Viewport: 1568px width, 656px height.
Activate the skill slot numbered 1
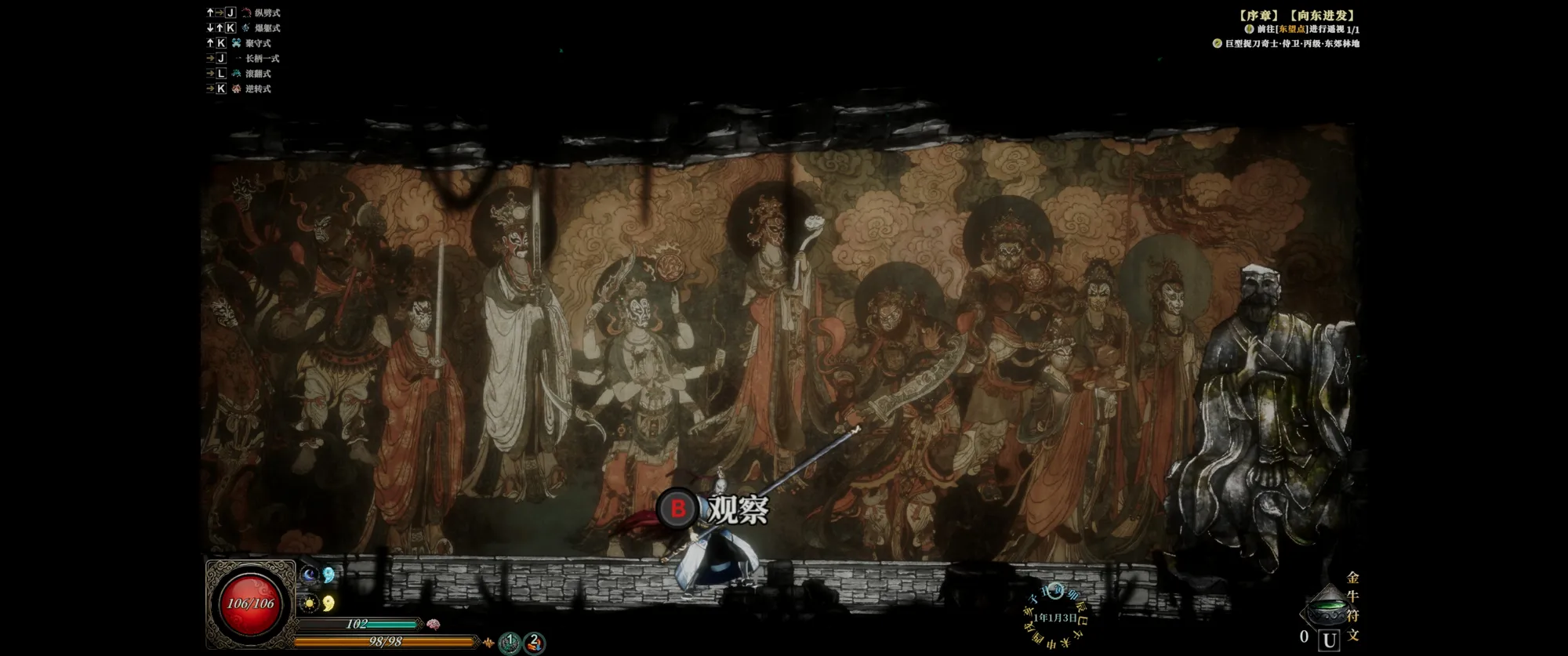[510, 643]
